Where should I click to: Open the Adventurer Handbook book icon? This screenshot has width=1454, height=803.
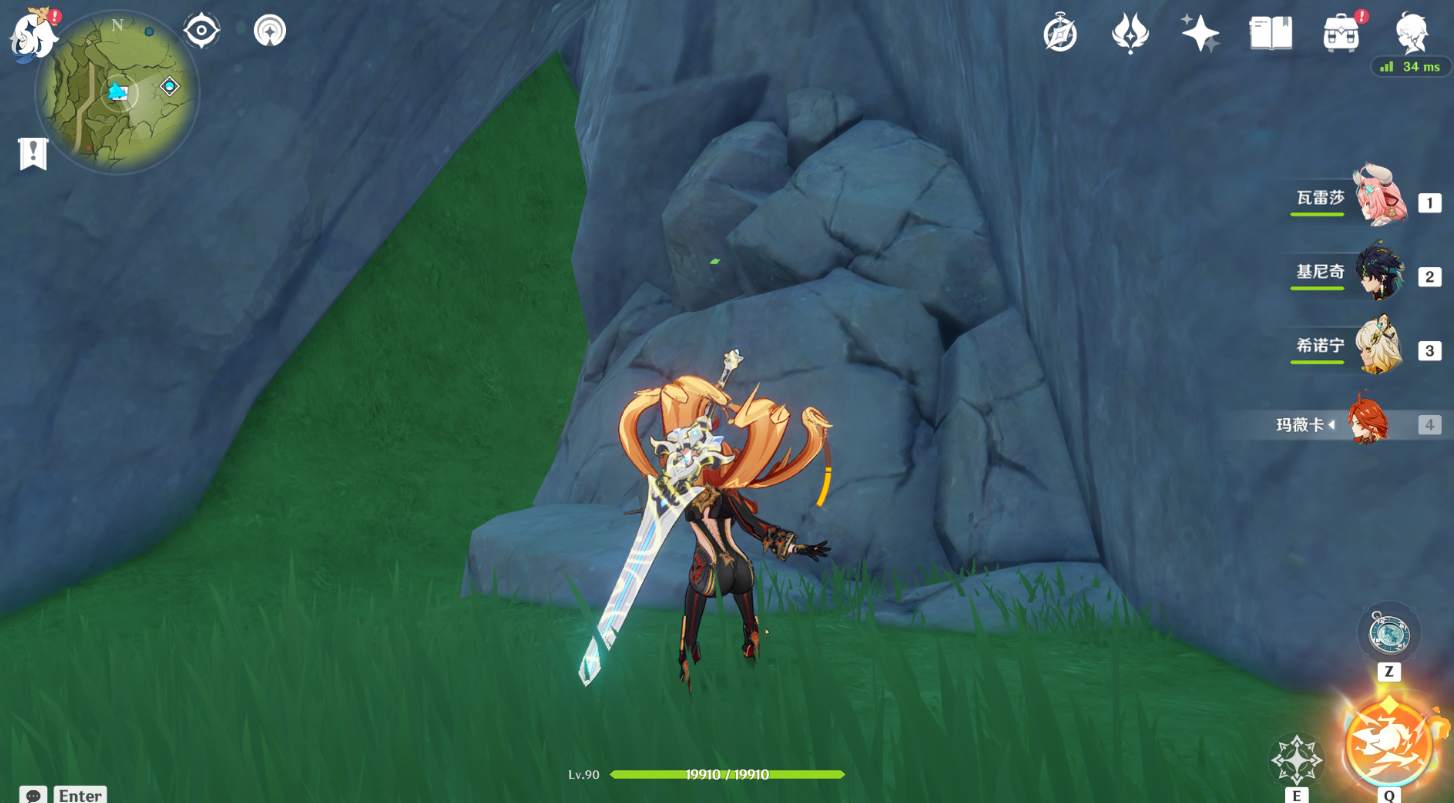(1271, 33)
